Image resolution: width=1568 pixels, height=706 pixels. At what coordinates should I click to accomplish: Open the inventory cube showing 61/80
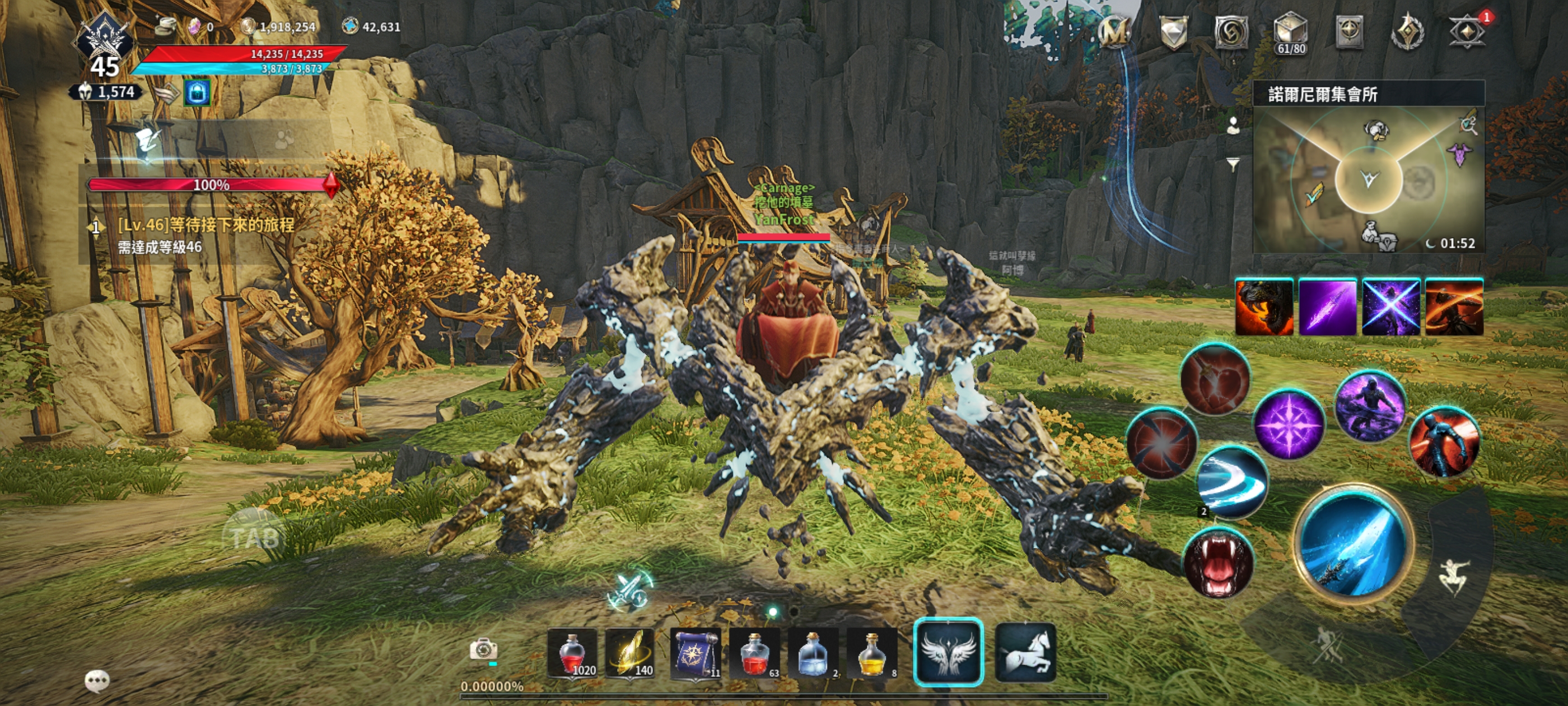1290,33
